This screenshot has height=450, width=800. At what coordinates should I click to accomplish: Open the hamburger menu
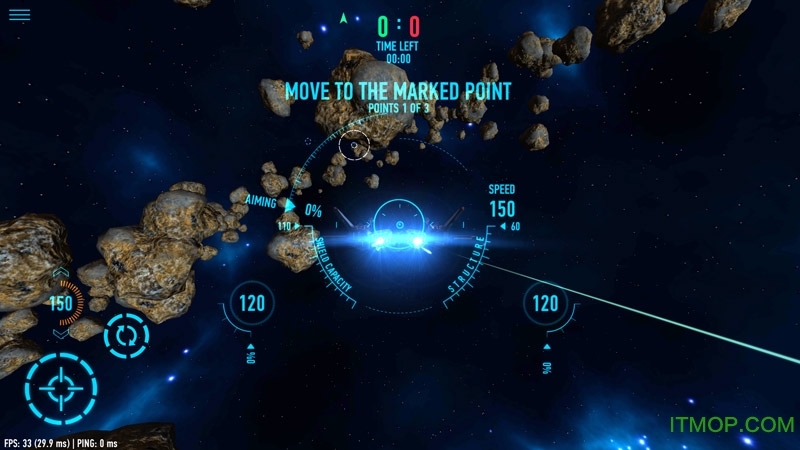tap(19, 15)
